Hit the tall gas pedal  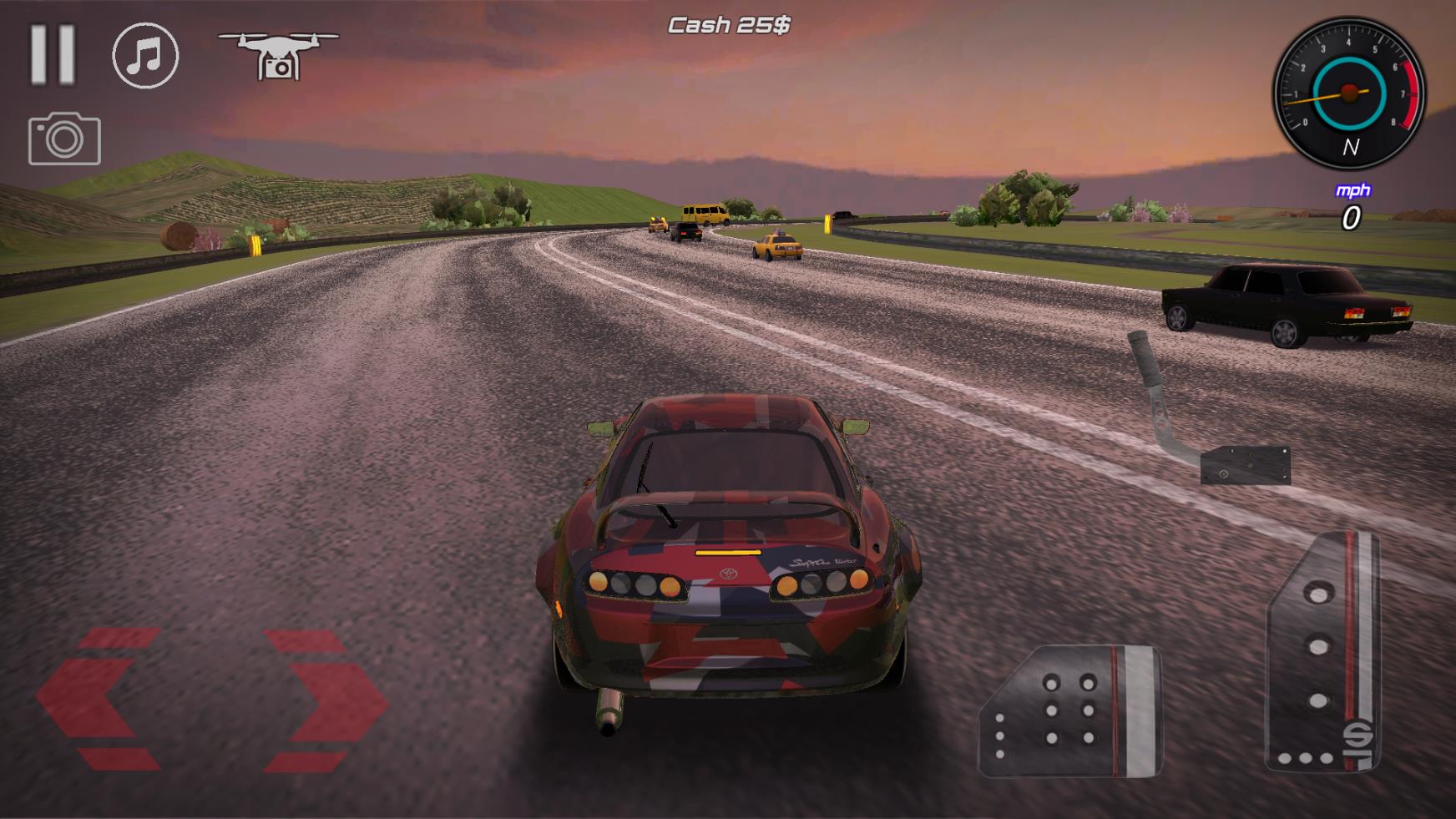(1322, 653)
